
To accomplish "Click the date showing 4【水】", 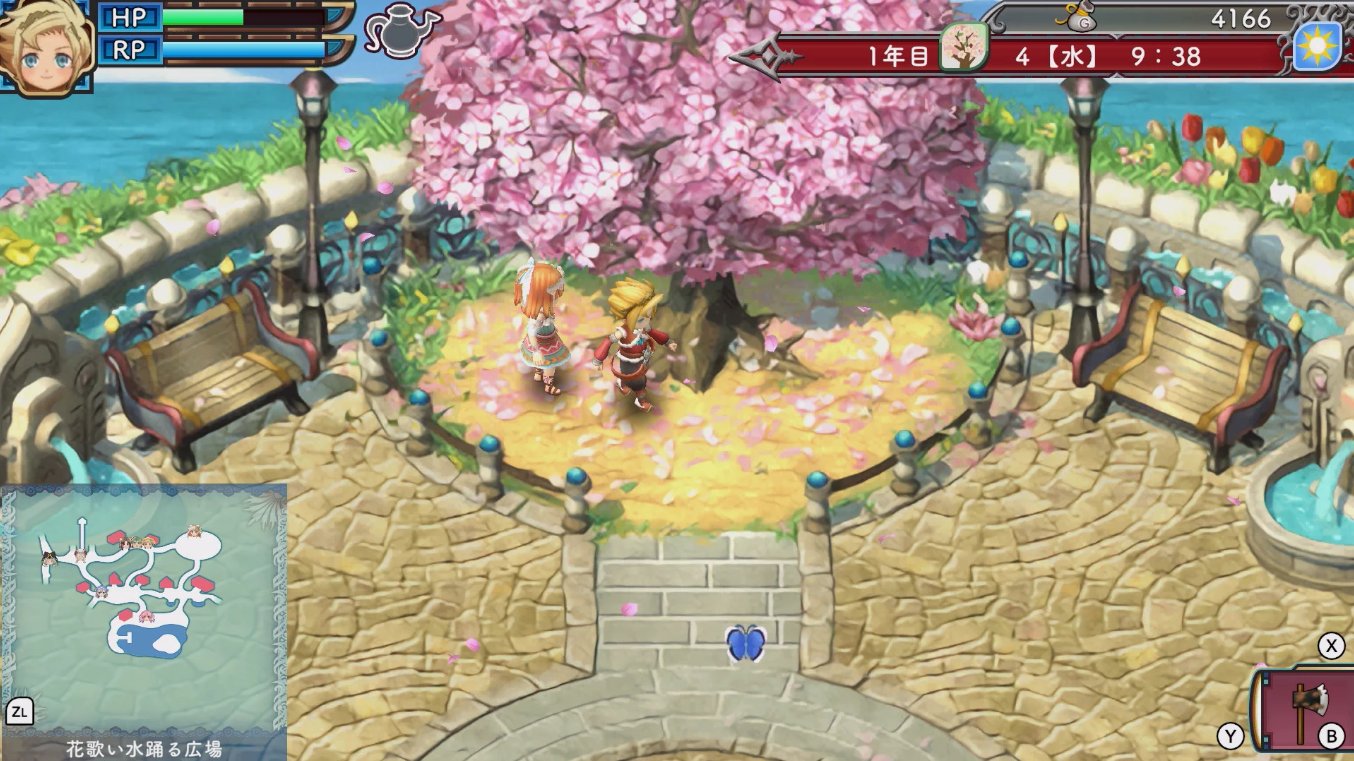I will pos(1057,57).
